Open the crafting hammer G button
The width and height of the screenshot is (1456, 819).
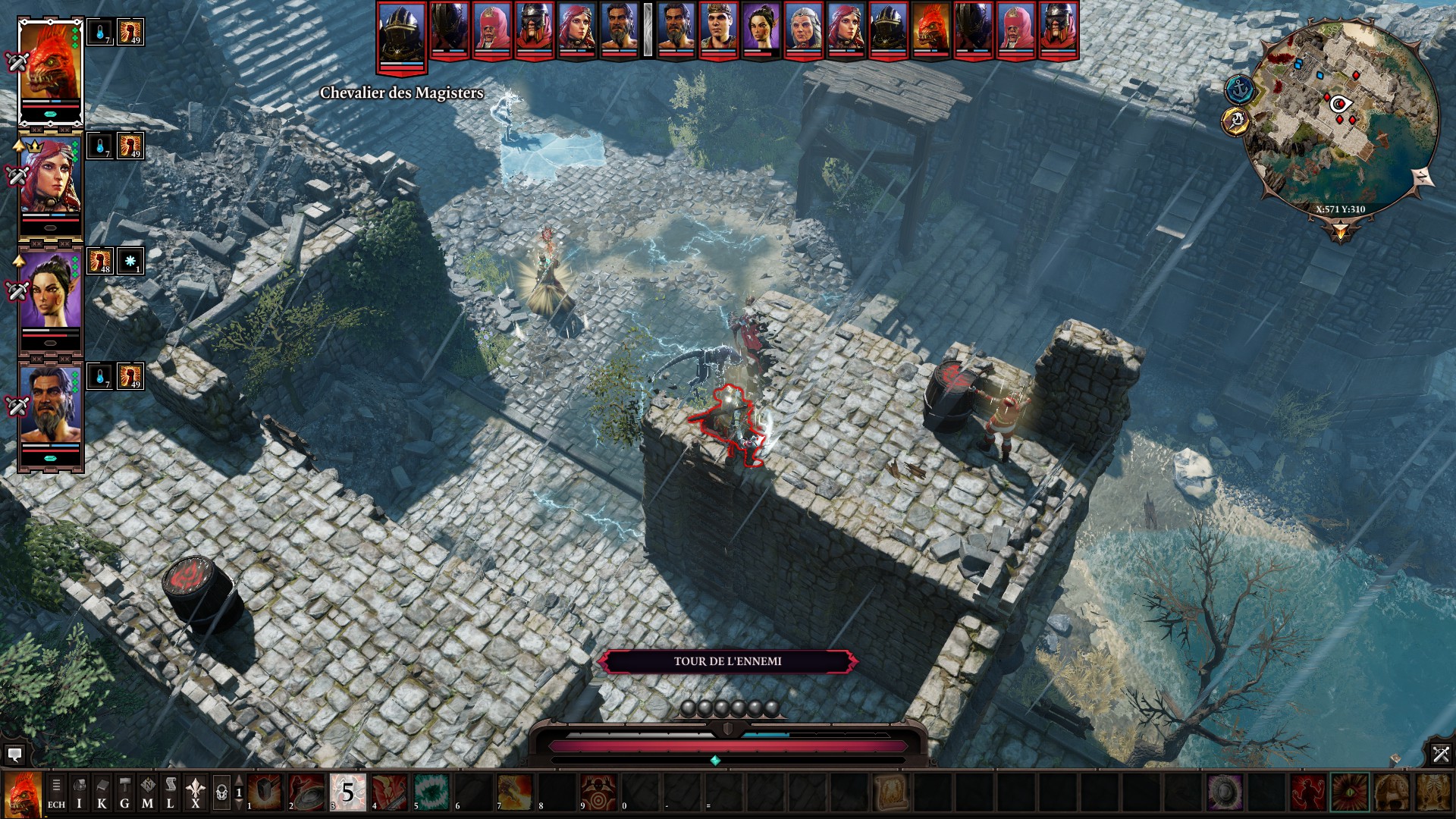[x=124, y=793]
